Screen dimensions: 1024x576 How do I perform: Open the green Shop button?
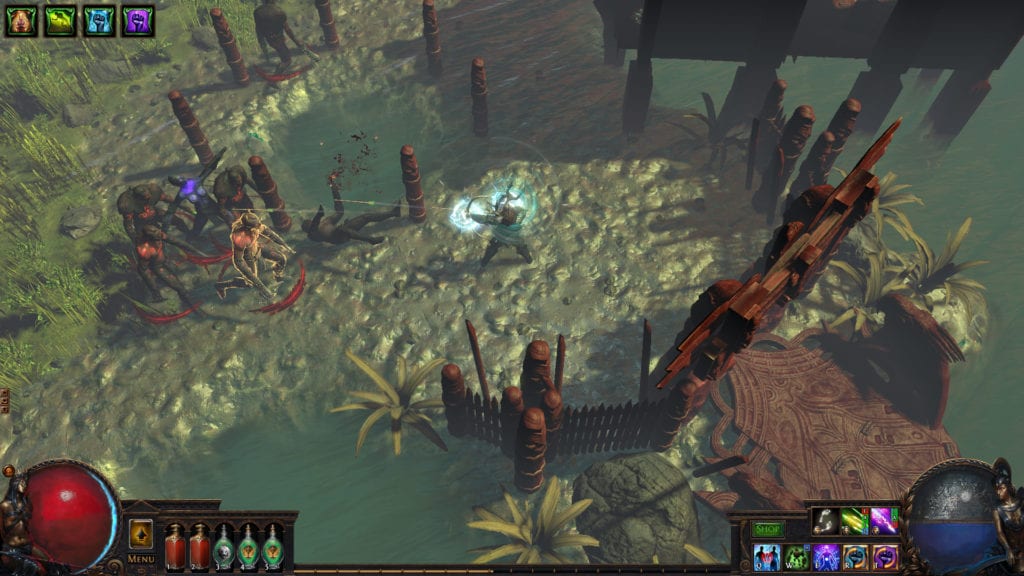tap(768, 529)
